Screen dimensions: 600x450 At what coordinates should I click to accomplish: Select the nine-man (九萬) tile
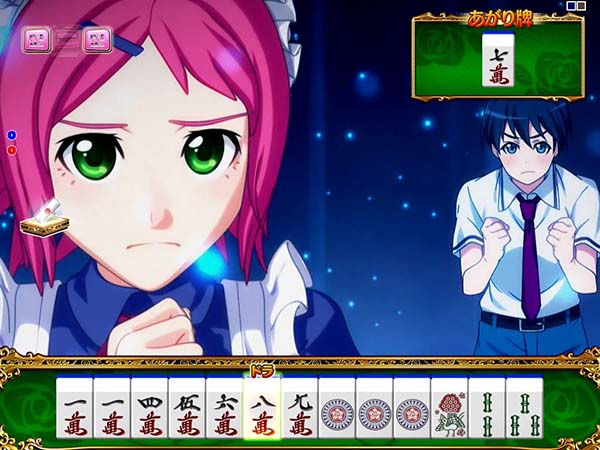point(299,410)
